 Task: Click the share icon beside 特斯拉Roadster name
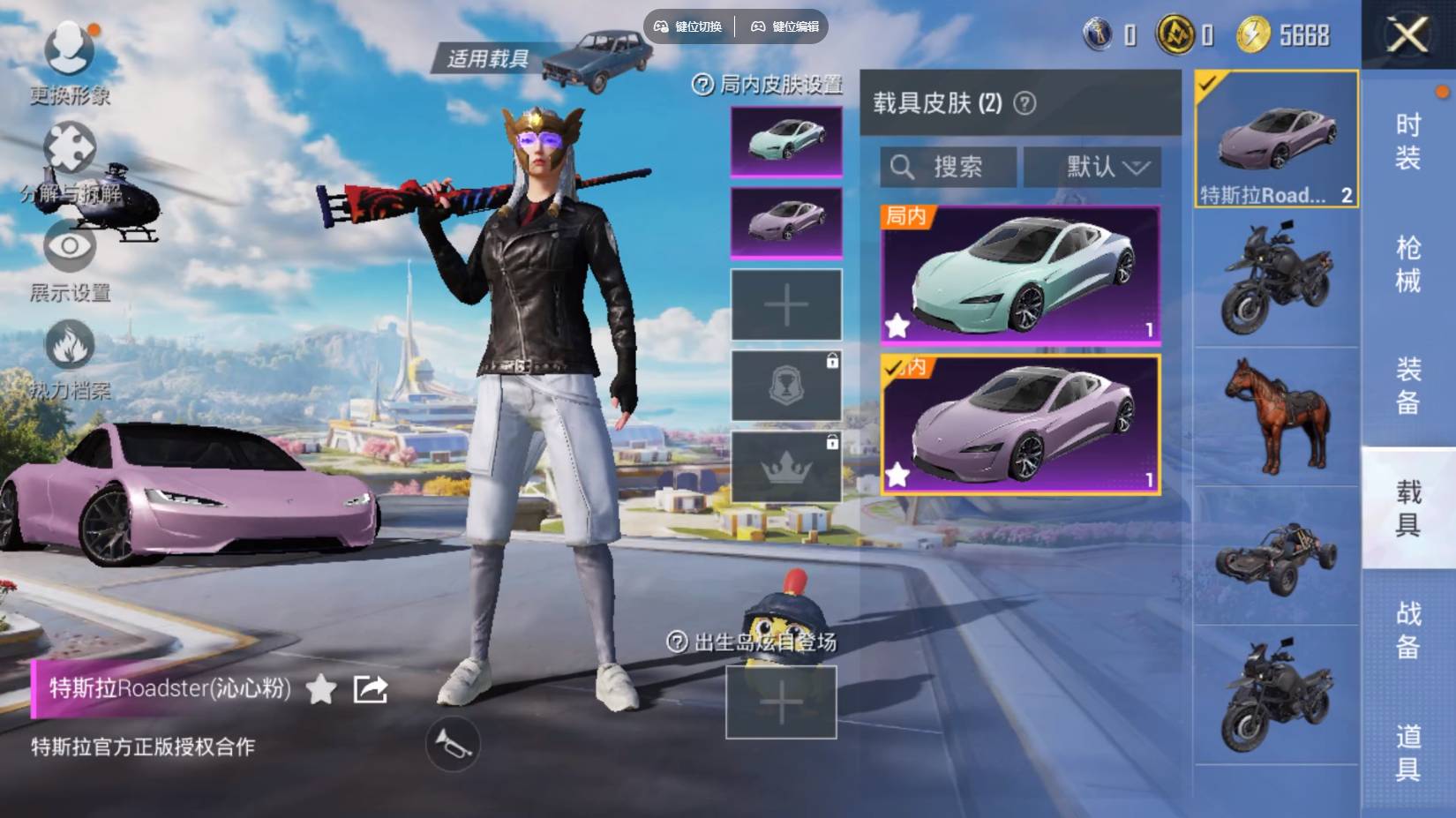click(x=371, y=690)
